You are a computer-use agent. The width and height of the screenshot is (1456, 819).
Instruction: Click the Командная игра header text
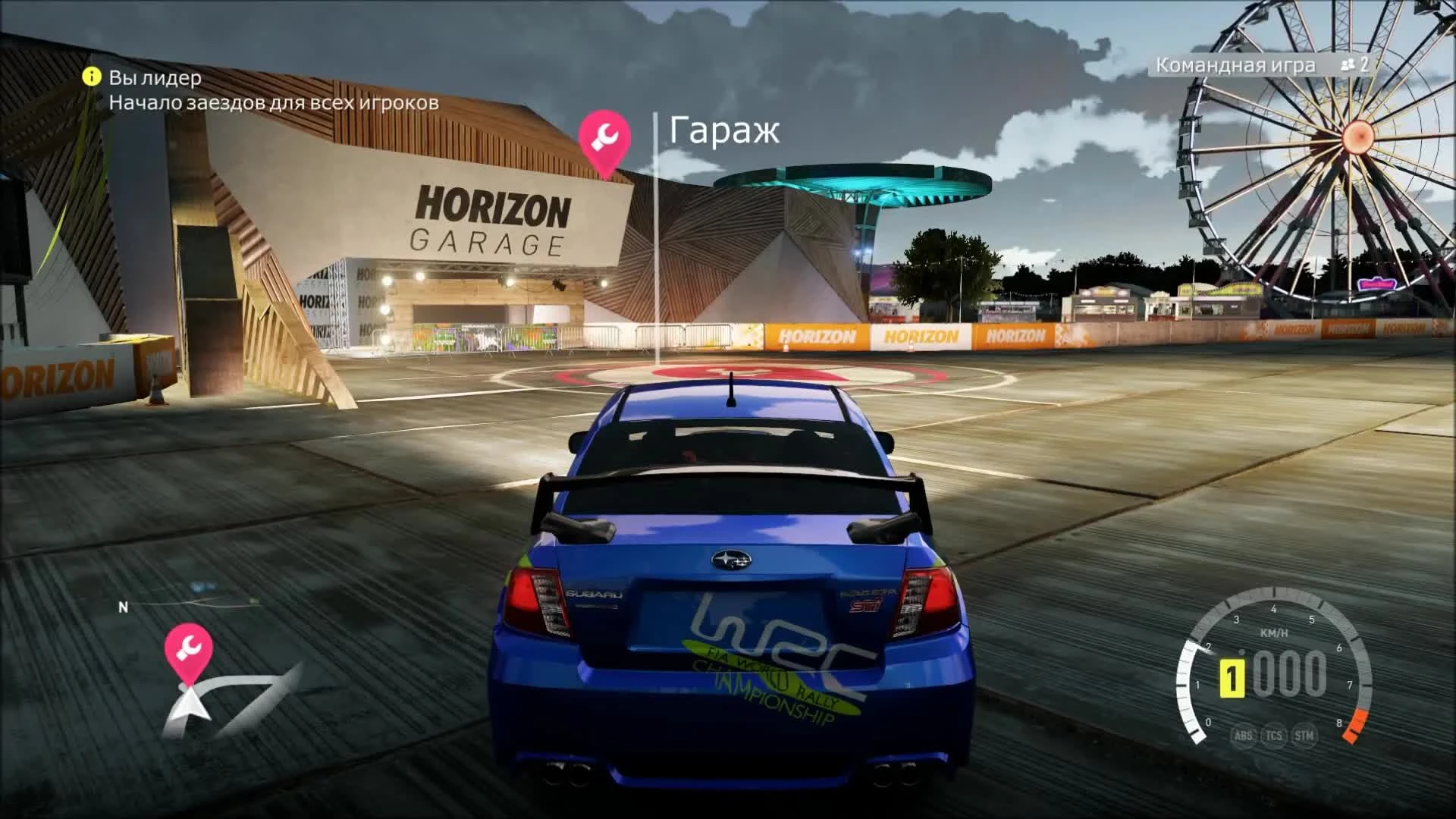[x=1234, y=66]
